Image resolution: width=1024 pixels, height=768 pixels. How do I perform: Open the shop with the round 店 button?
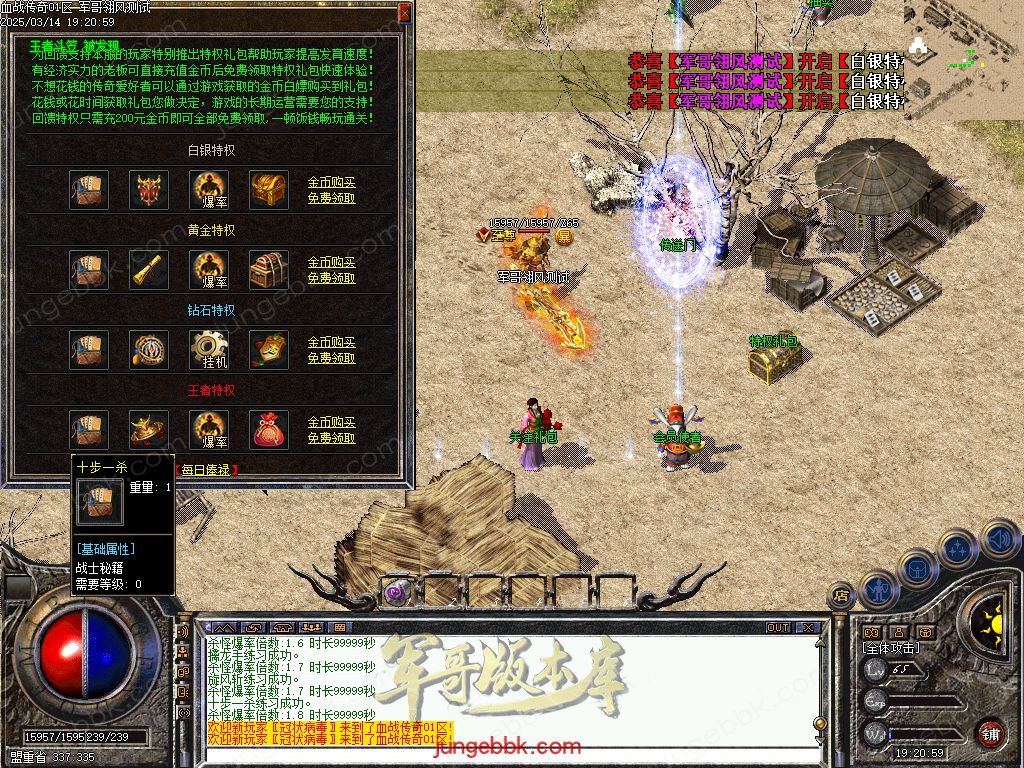[x=842, y=594]
